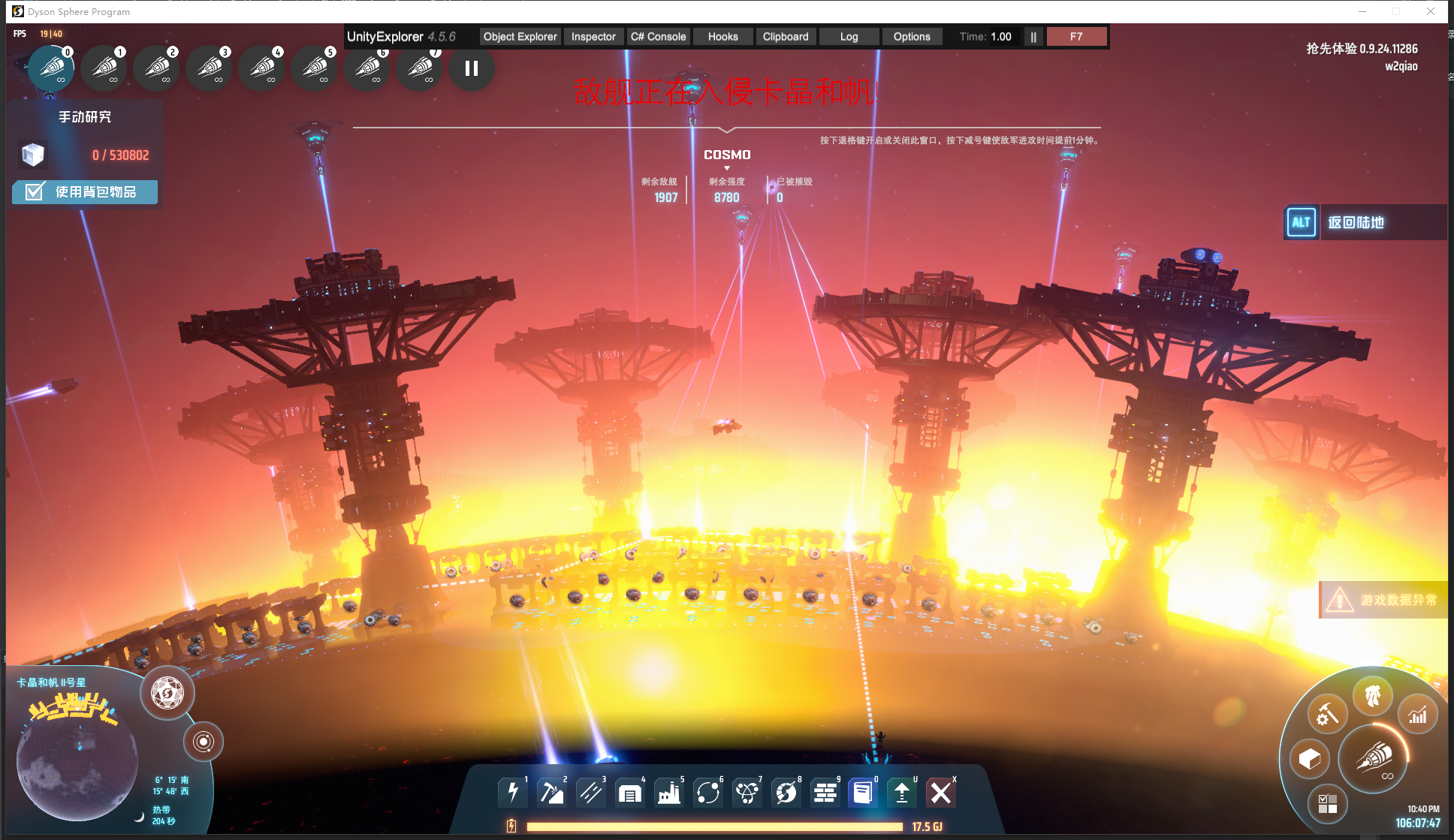Open the inventory cube icon

[x=1309, y=759]
